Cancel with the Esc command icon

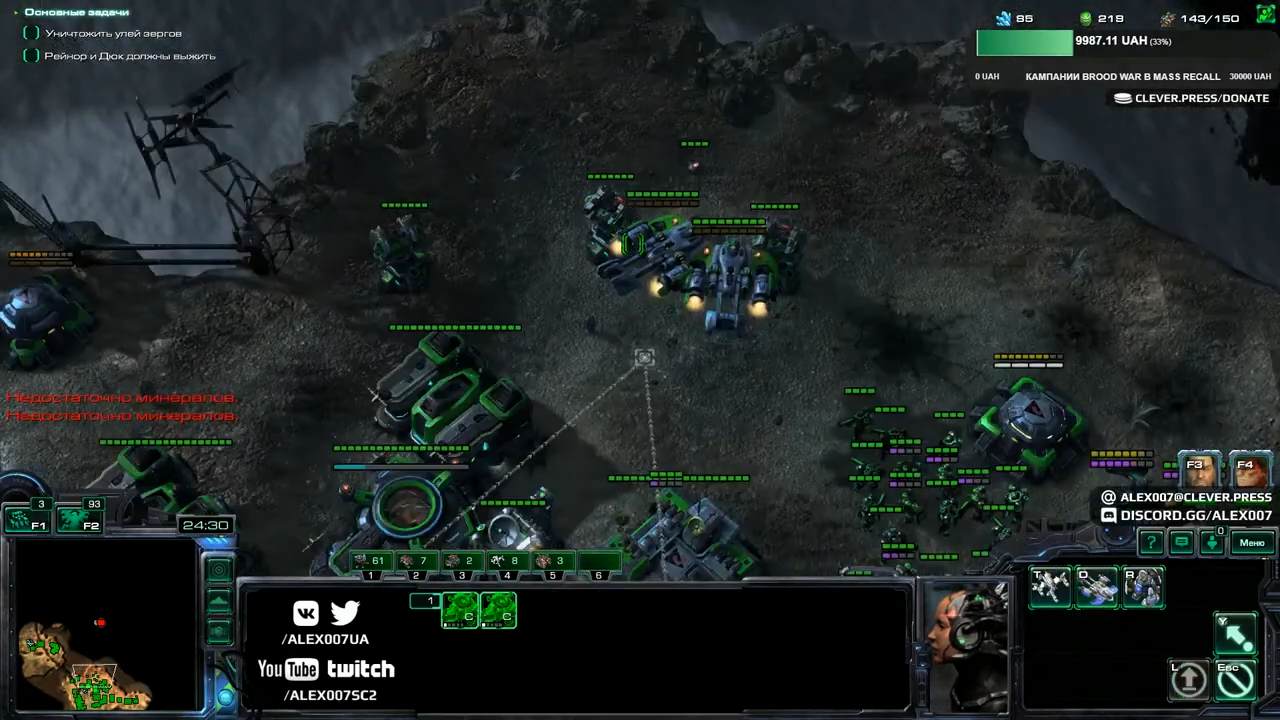(1236, 680)
